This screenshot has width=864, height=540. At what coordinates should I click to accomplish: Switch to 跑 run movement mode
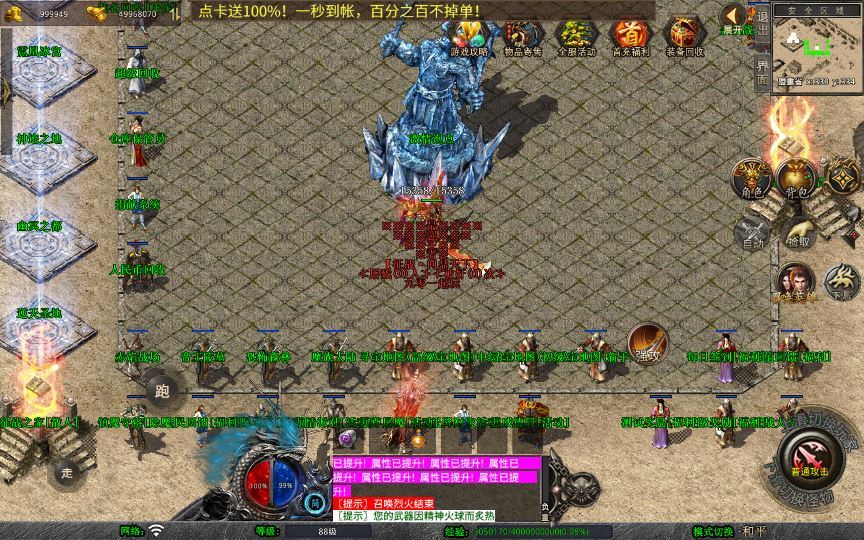coord(163,390)
